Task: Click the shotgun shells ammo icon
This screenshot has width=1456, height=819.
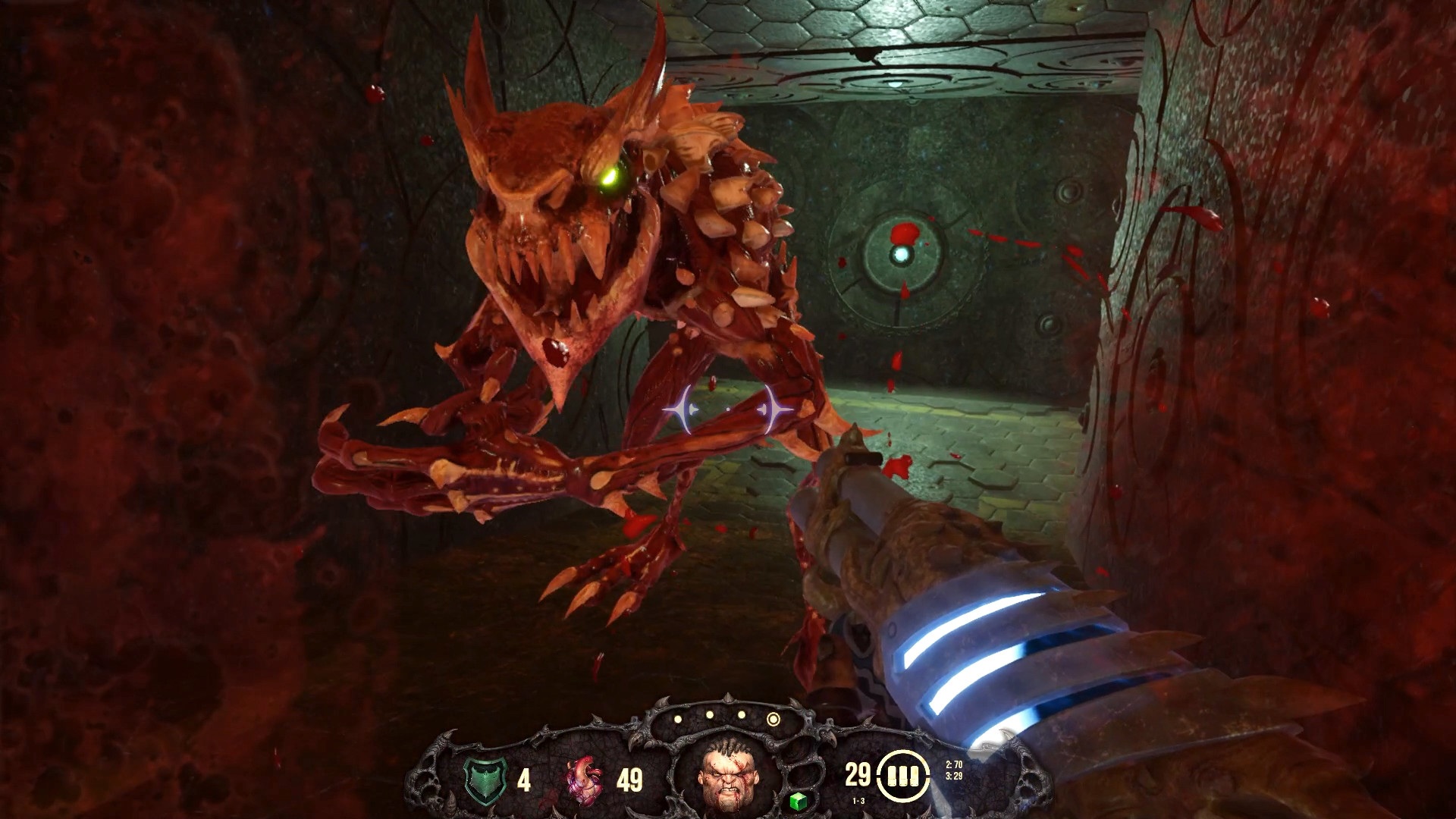Action: click(x=903, y=776)
